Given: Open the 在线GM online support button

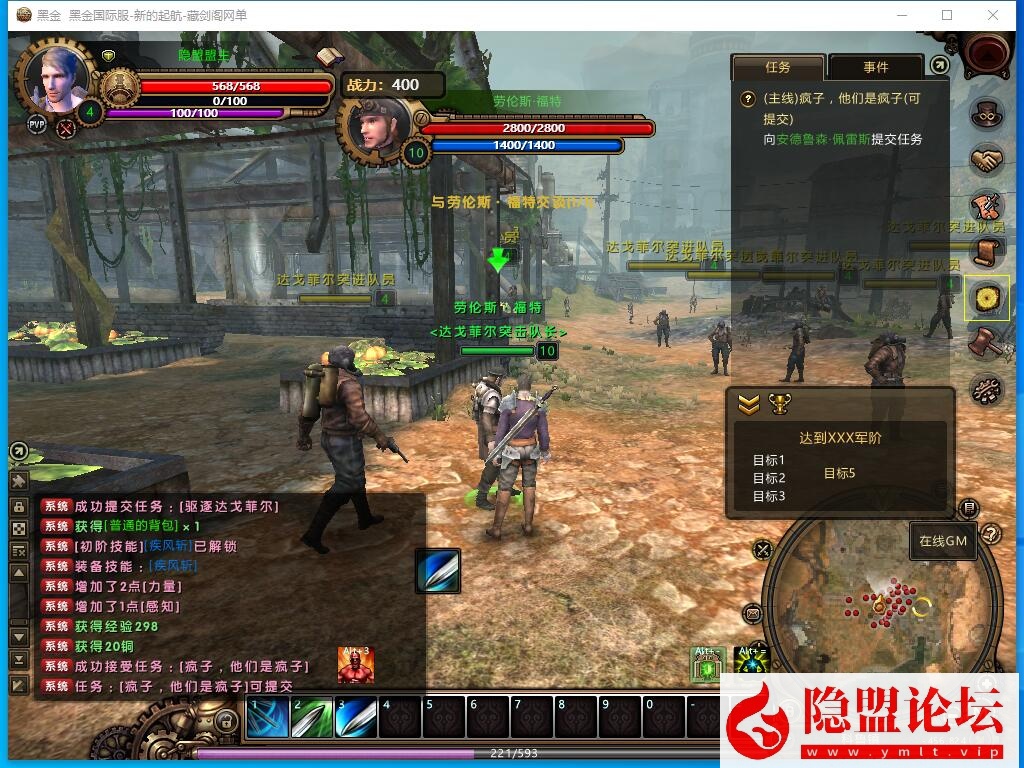Looking at the screenshot, I should tap(942, 541).
